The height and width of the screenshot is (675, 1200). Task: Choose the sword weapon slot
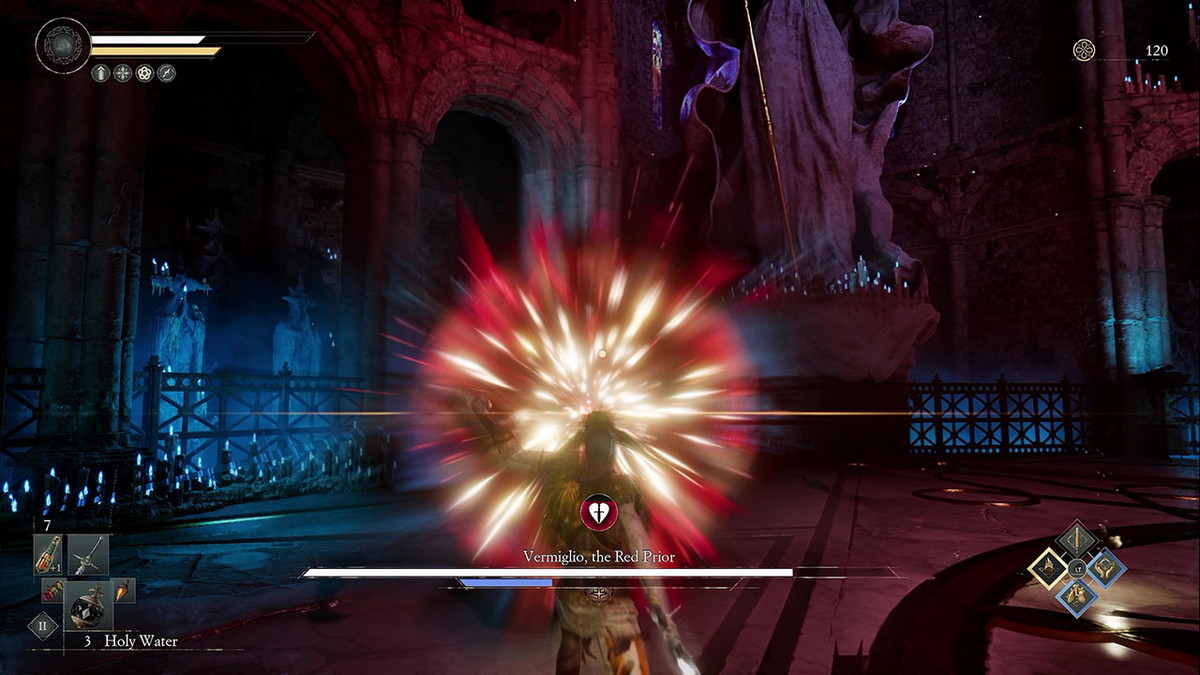pos(88,555)
